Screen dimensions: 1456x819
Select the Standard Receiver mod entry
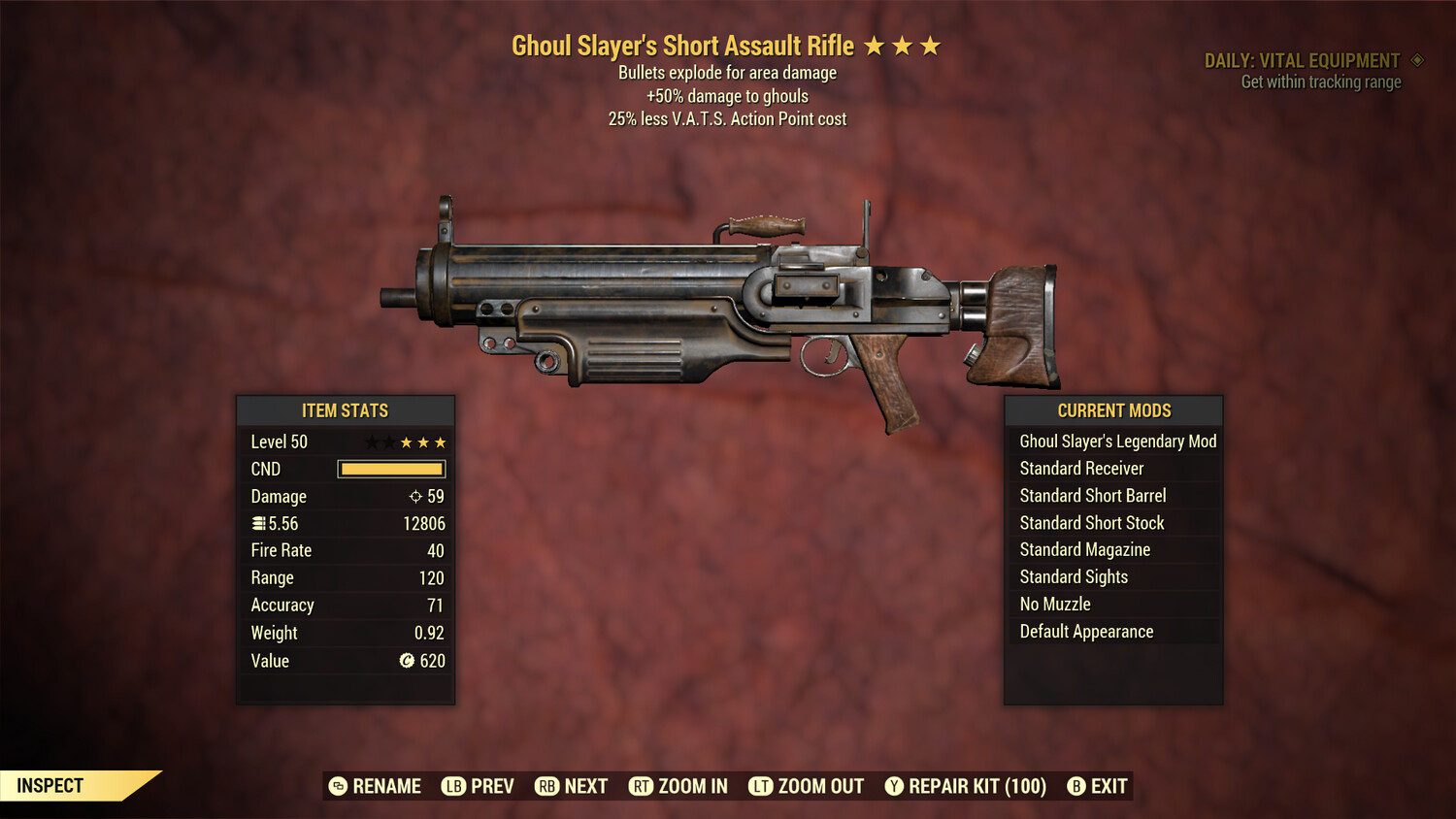1081,468
